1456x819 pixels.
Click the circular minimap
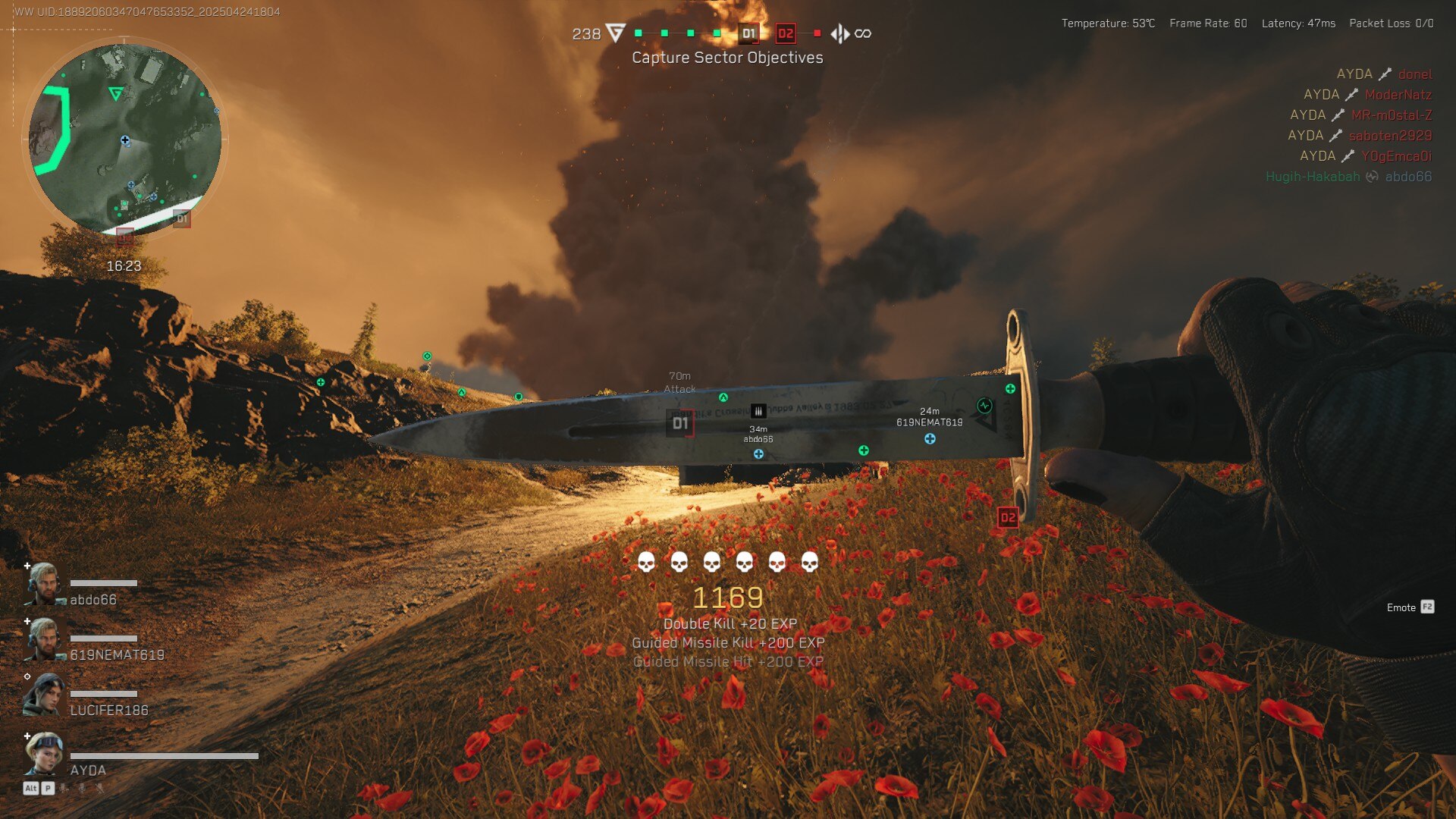tap(125, 140)
